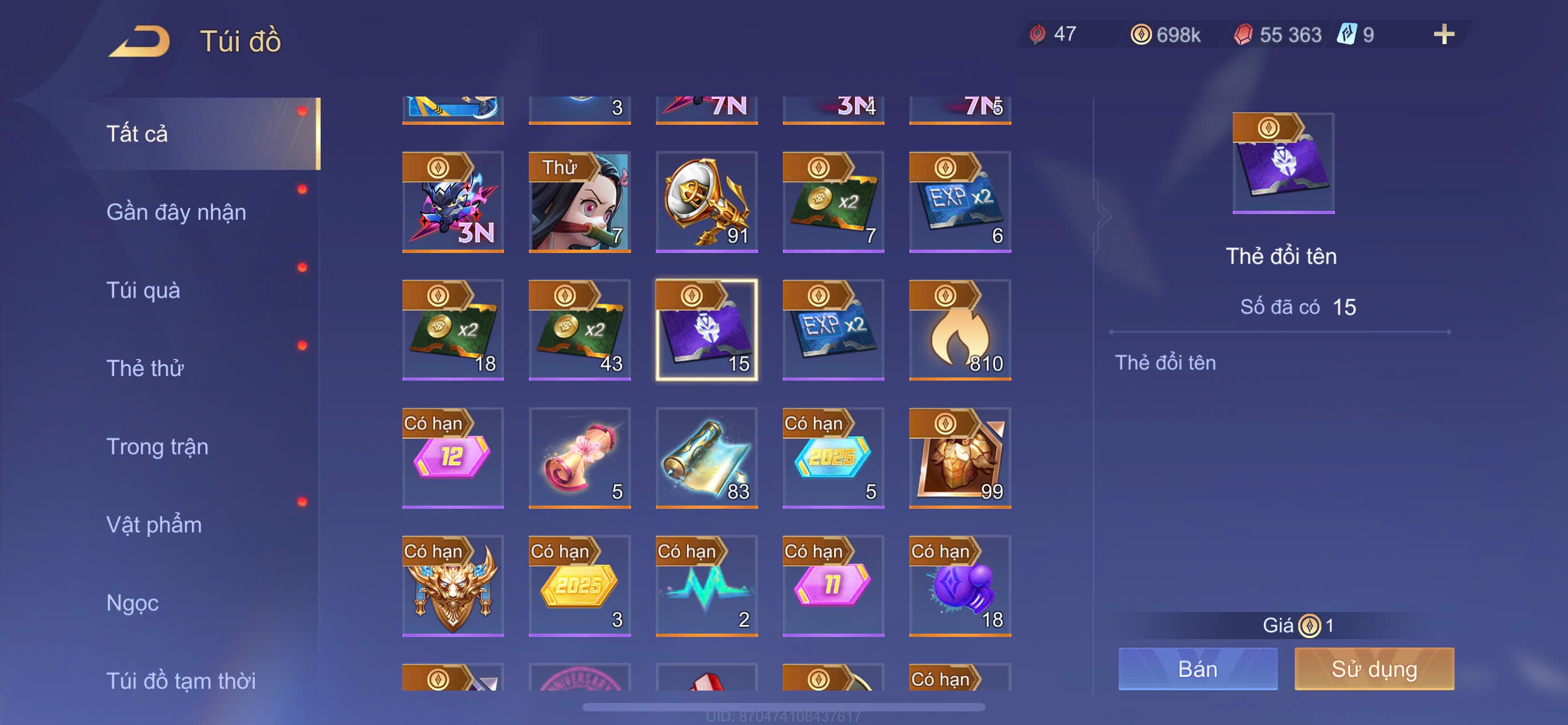Go back using the gold arrow
The image size is (1568, 725).
[x=139, y=41]
